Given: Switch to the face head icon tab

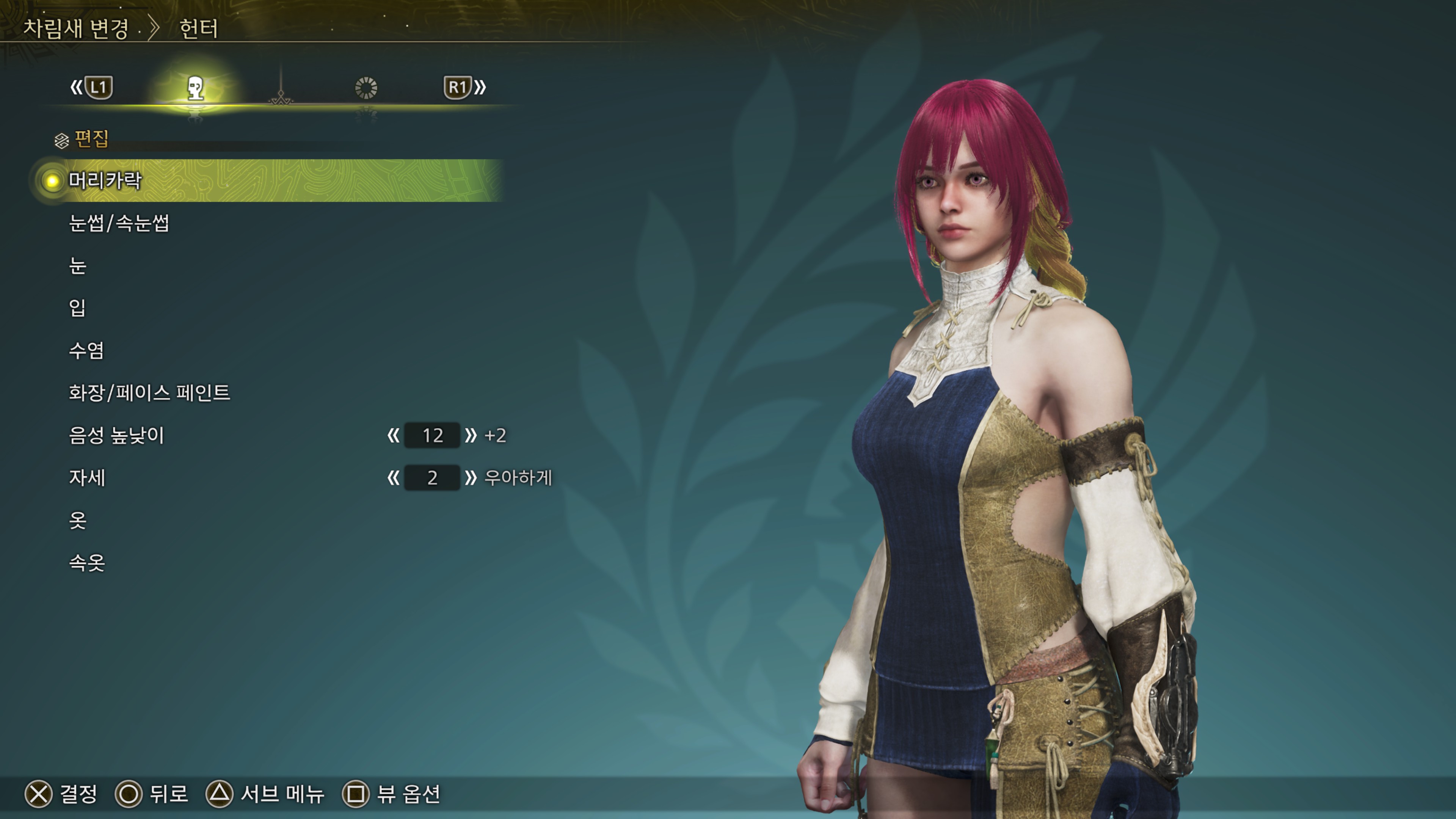Looking at the screenshot, I should [x=196, y=88].
